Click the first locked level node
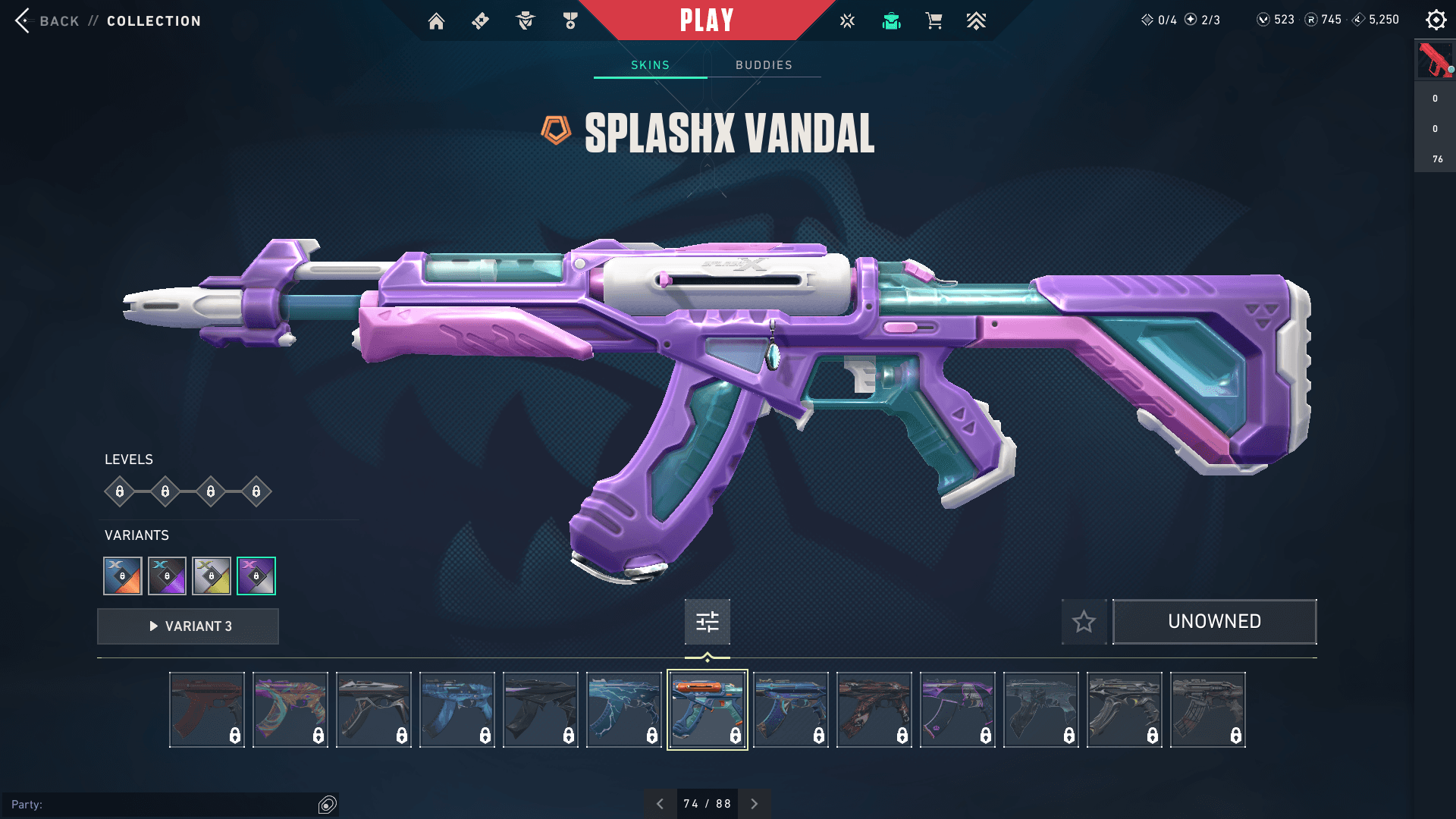This screenshot has height=819, width=1456. tap(119, 491)
